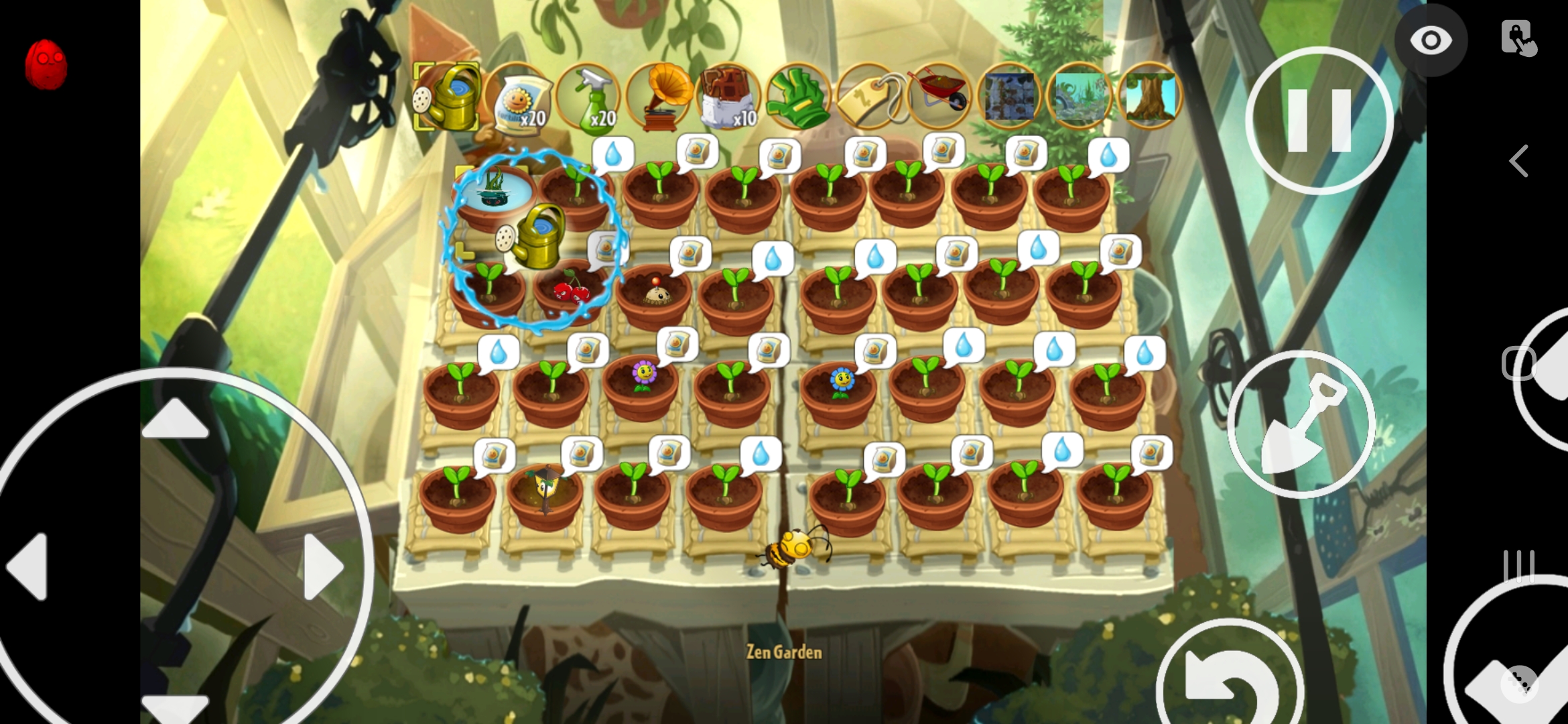Click the red egg icon

(46, 64)
